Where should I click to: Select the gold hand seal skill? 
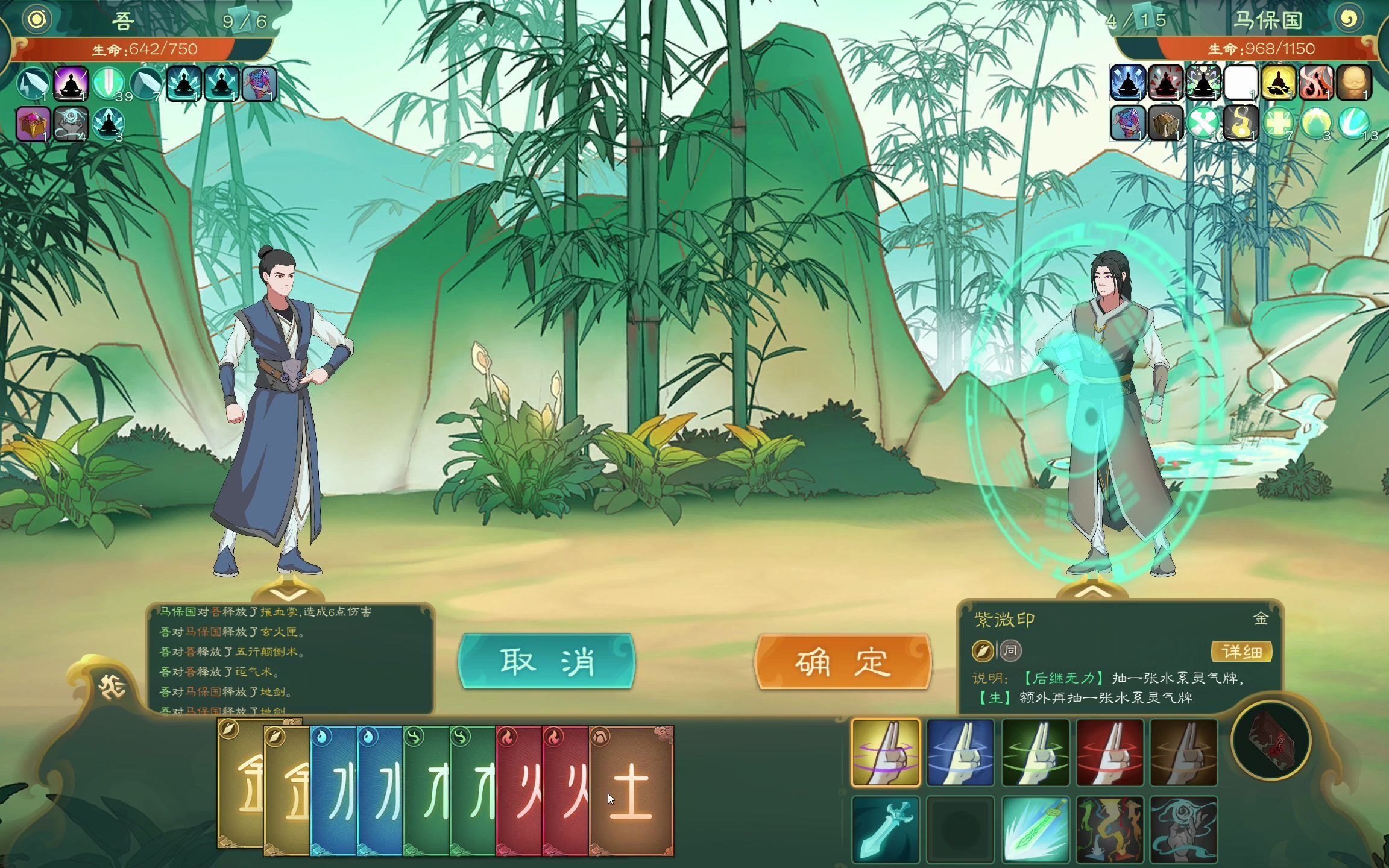(x=886, y=753)
